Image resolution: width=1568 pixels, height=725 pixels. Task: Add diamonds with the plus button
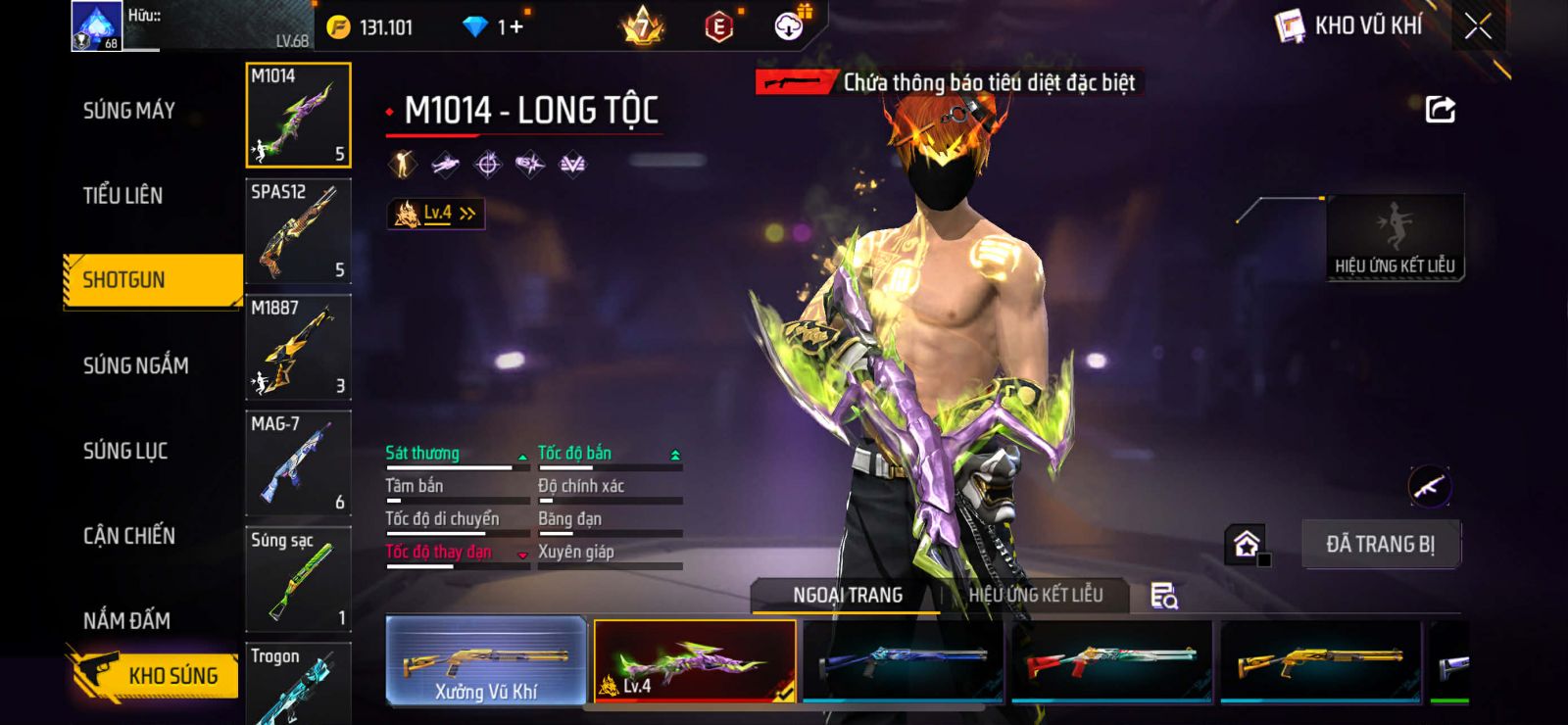[x=516, y=27]
